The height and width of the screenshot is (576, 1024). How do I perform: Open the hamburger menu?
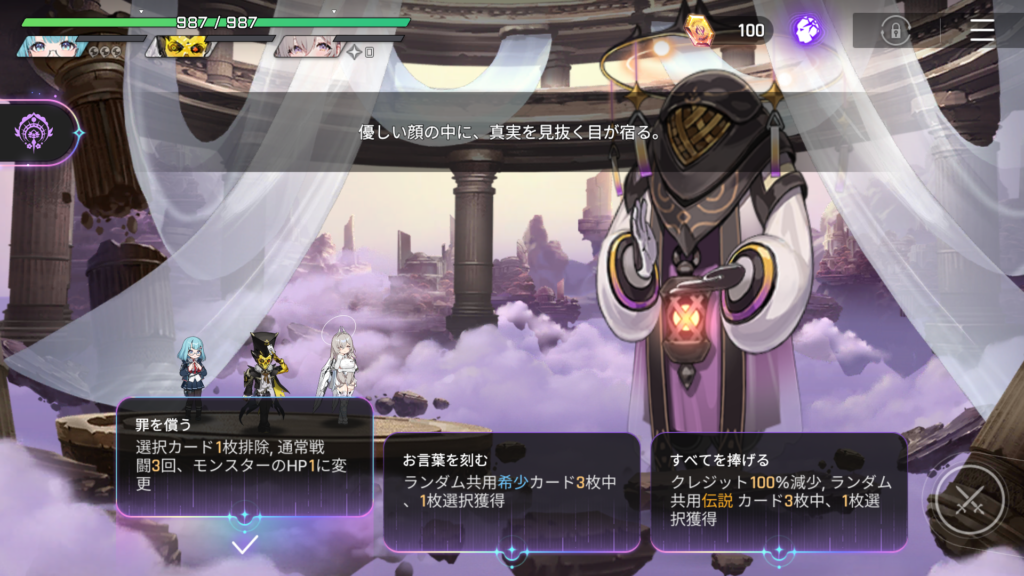tap(982, 30)
